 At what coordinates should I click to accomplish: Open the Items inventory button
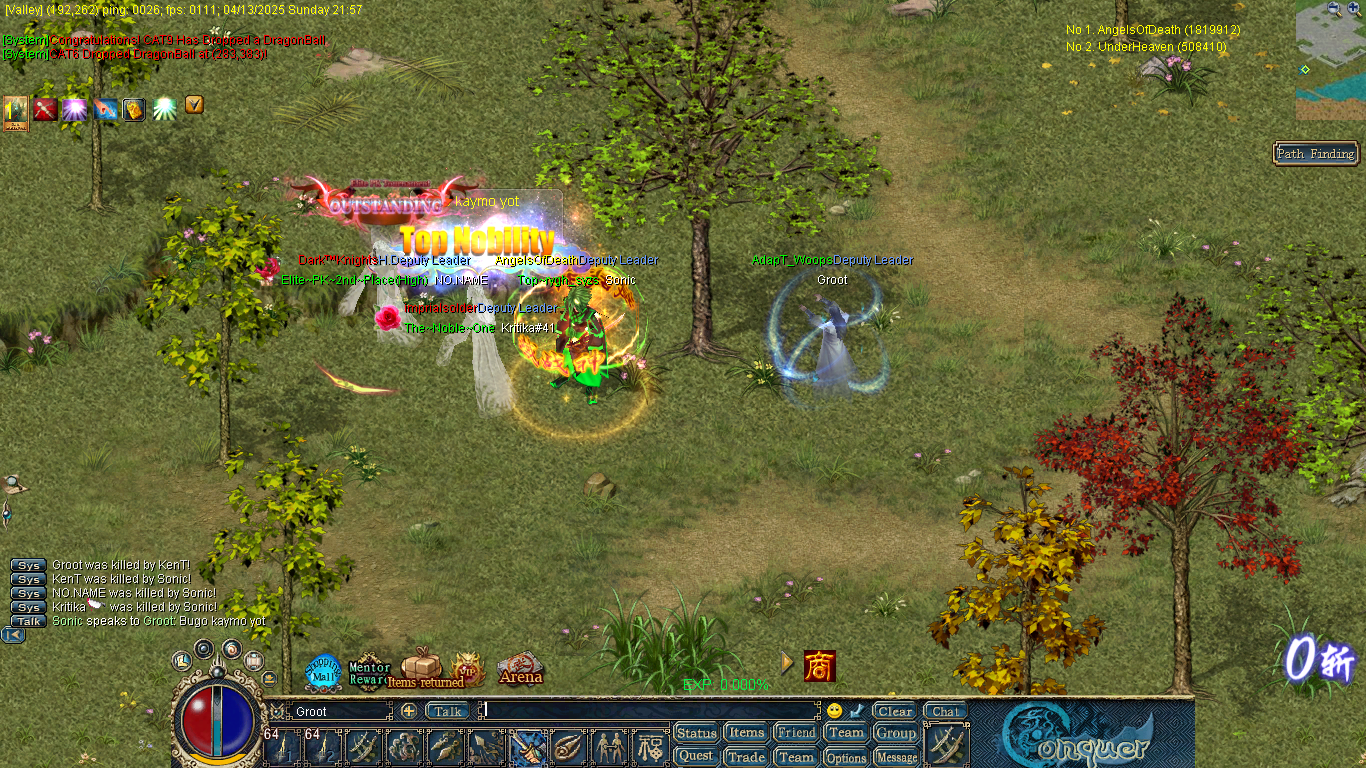coord(746,733)
